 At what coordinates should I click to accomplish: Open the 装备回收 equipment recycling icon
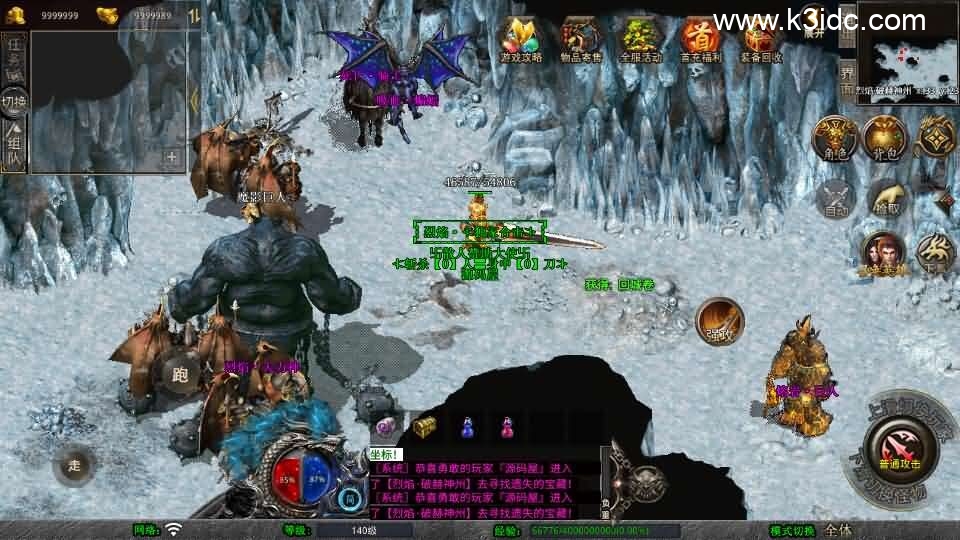pyautogui.click(x=763, y=39)
